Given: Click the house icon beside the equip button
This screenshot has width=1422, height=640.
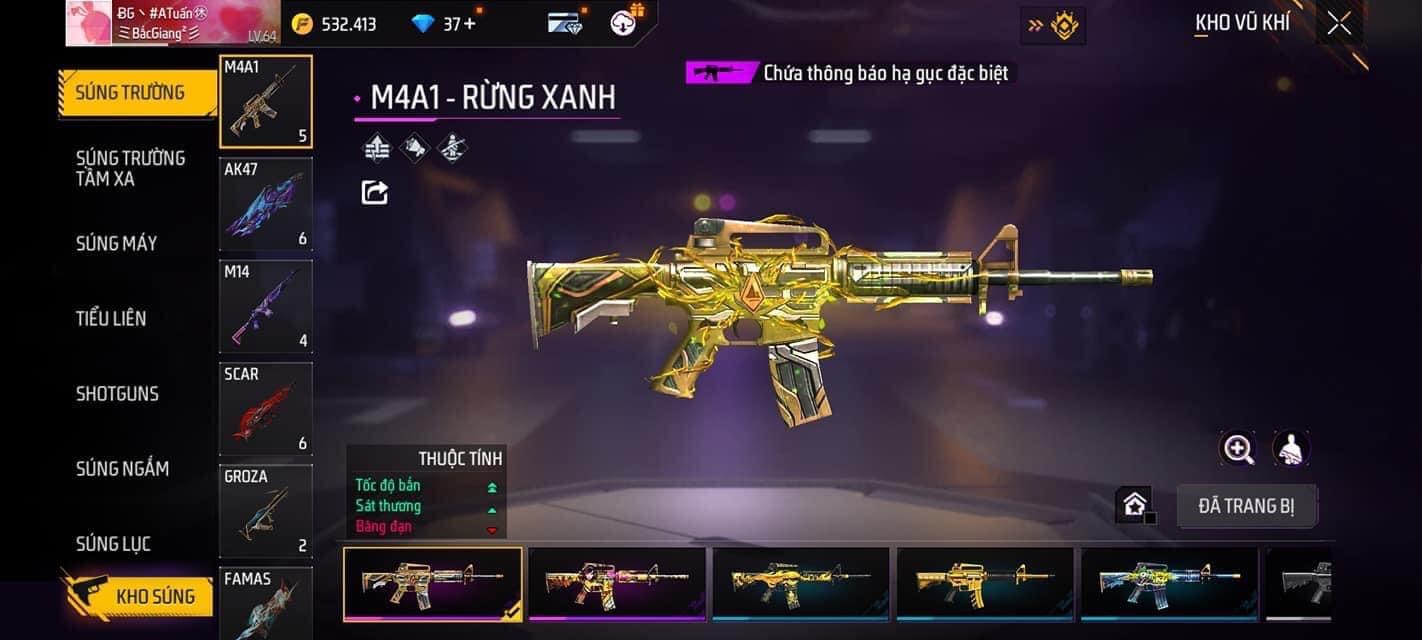Looking at the screenshot, I should point(1134,505).
